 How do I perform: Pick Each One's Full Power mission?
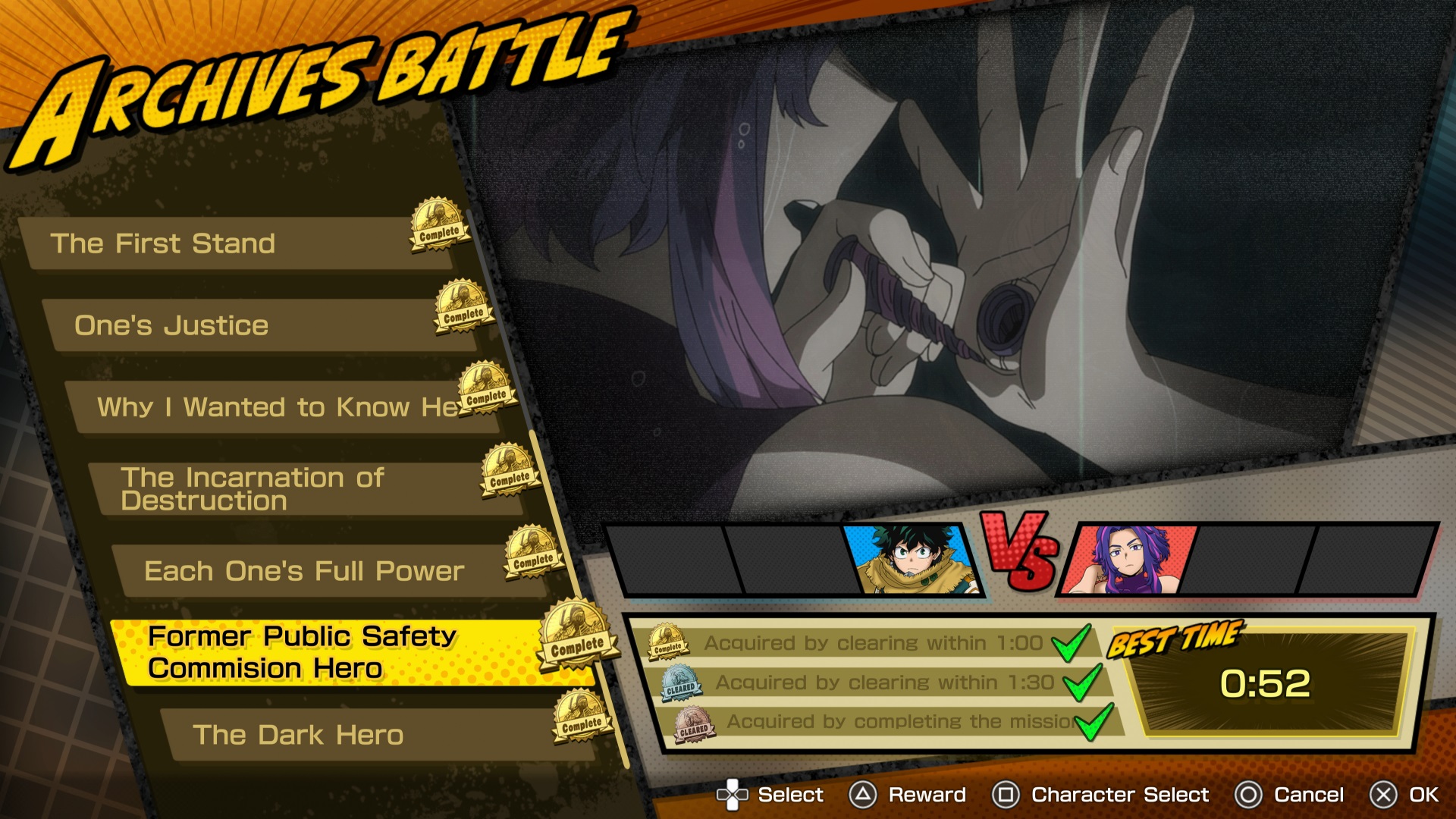click(311, 571)
